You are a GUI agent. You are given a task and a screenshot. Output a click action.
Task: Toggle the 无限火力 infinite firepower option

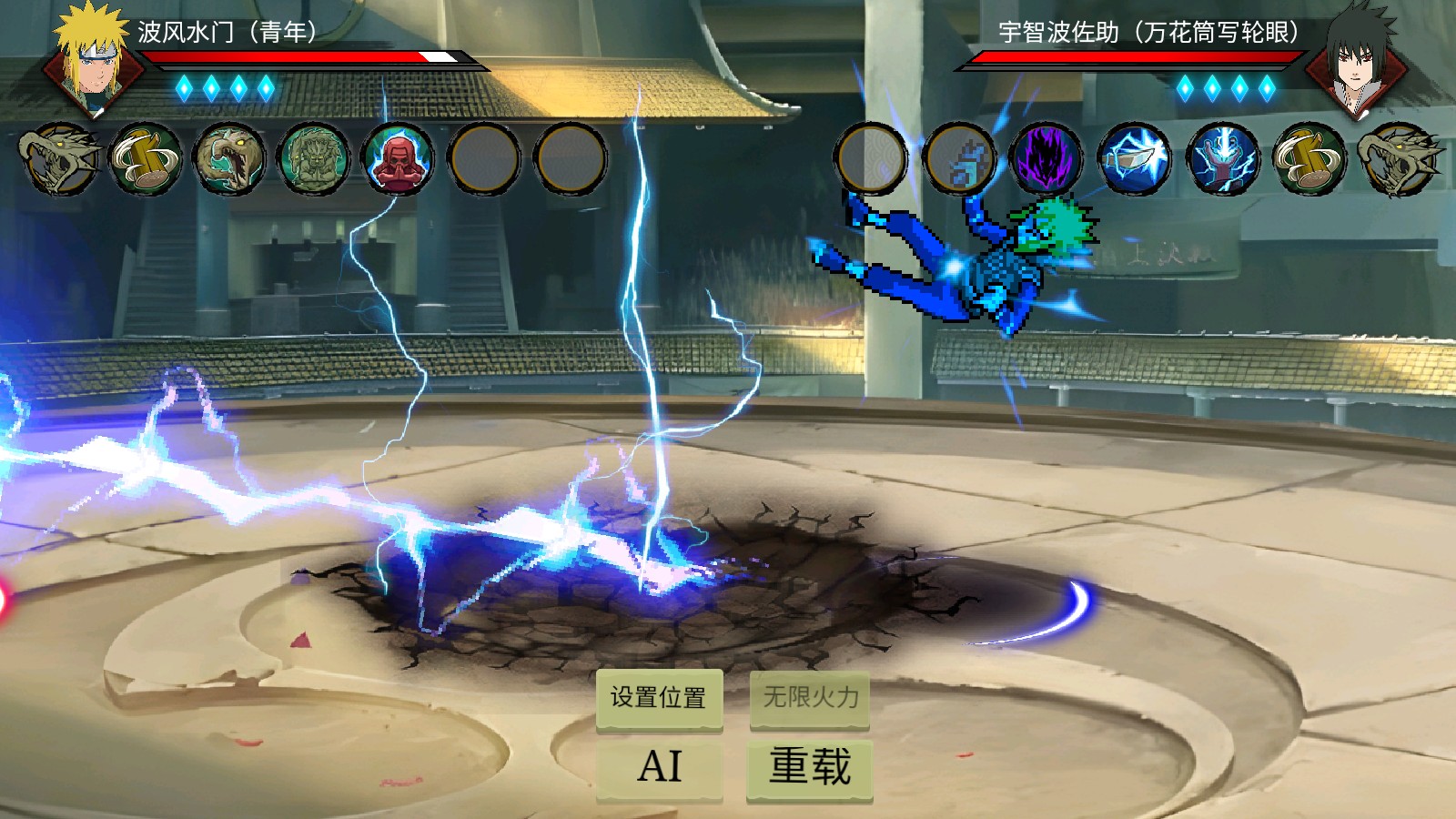click(808, 699)
